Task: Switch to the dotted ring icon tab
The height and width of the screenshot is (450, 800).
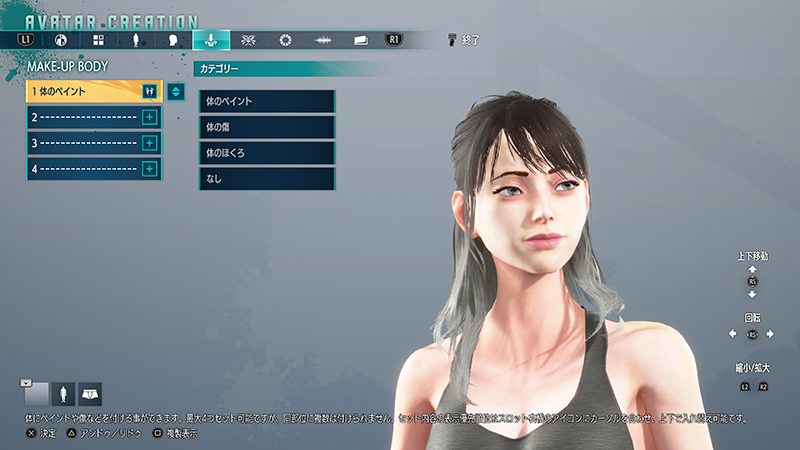Action: pyautogui.click(x=286, y=40)
